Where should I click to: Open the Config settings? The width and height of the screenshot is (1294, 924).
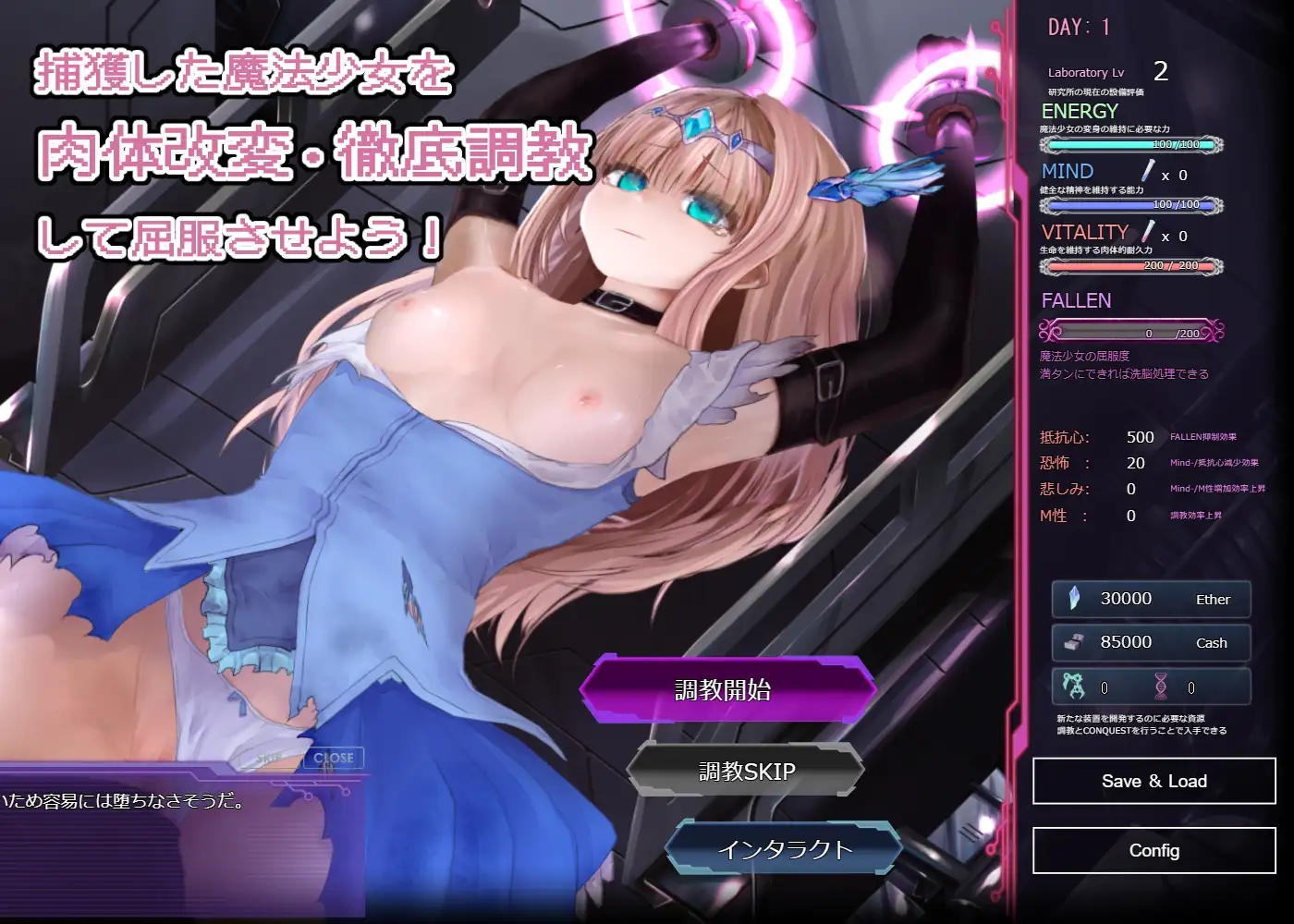[x=1152, y=851]
